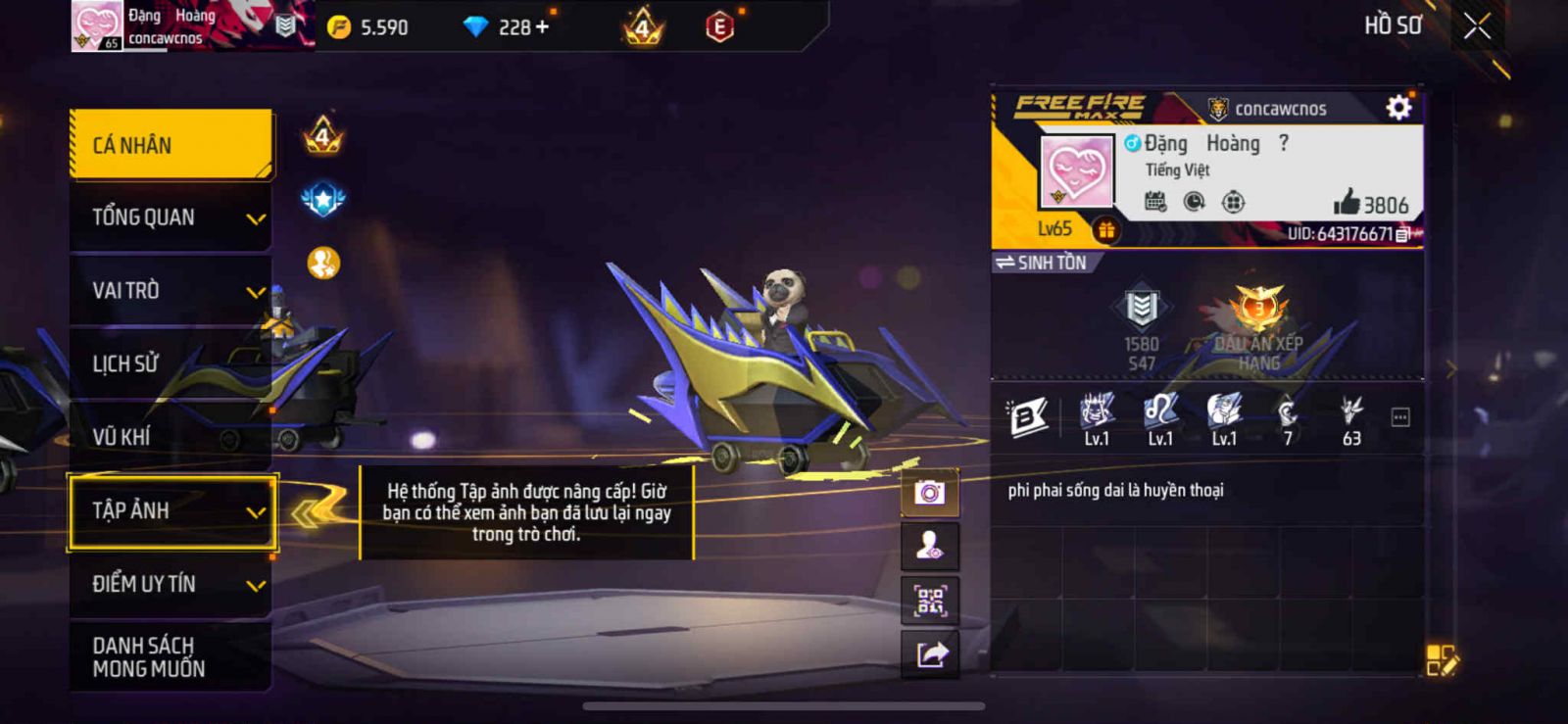Copy the UID with the copy icon
Image resolution: width=1568 pixels, height=724 pixels.
(x=1402, y=234)
